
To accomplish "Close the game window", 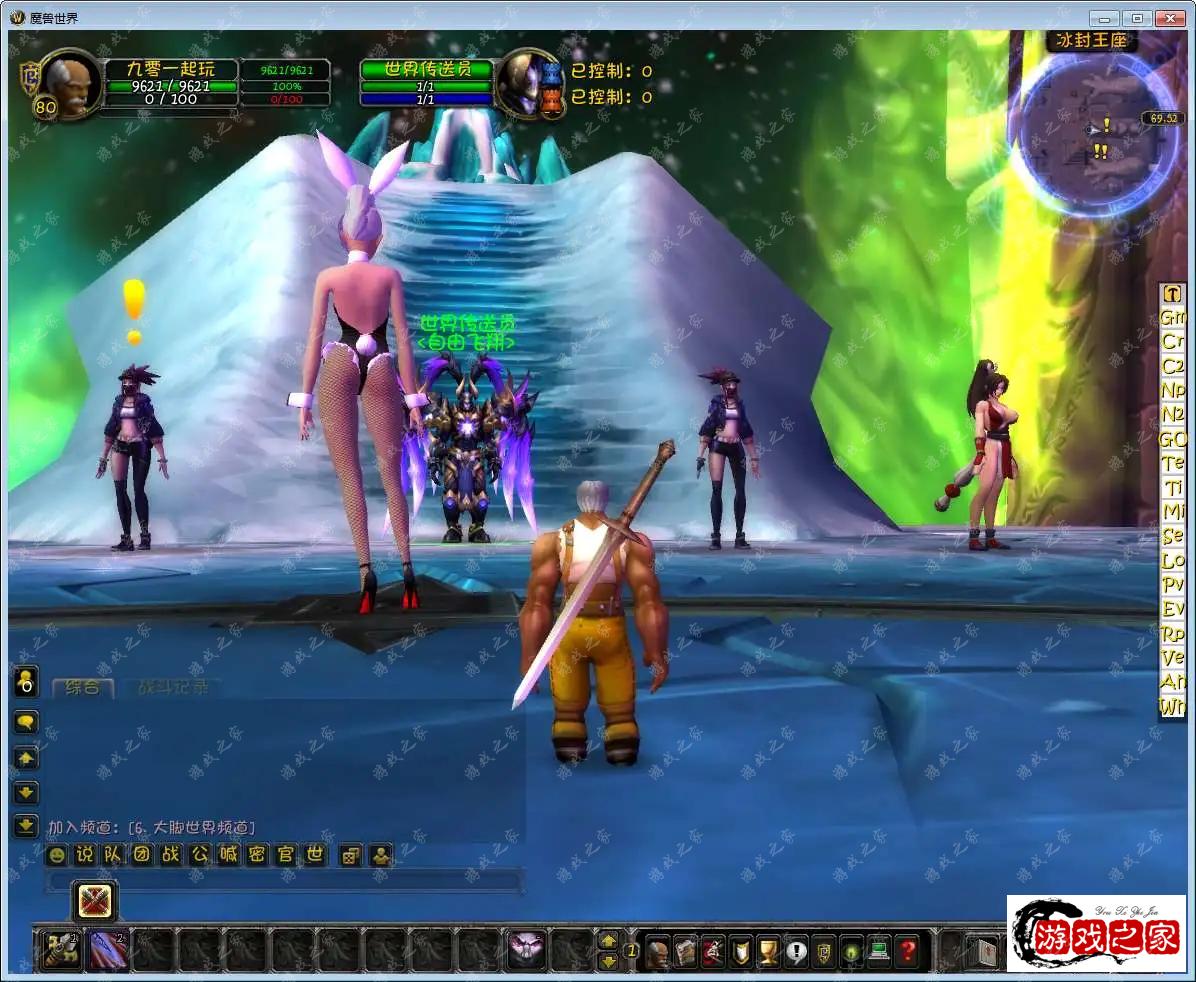I will point(1169,18).
